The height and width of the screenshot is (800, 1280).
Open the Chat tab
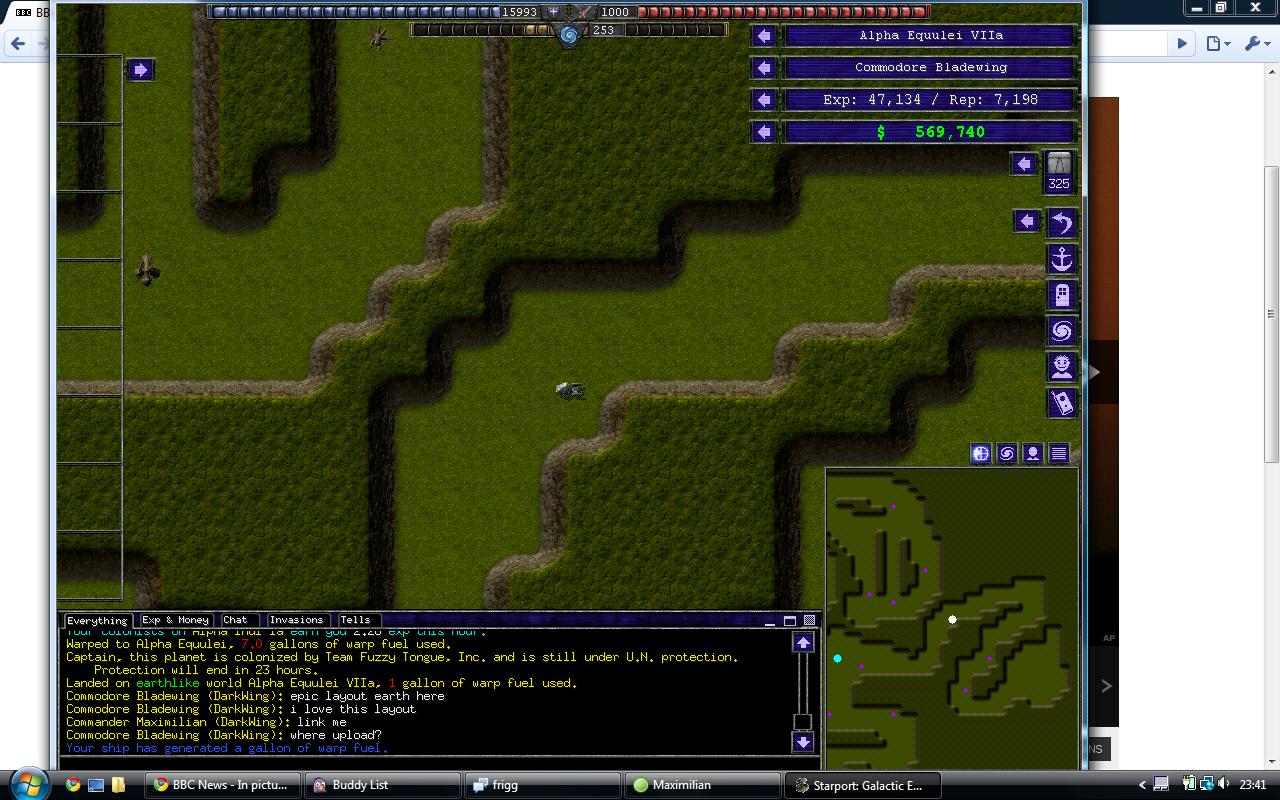click(236, 620)
